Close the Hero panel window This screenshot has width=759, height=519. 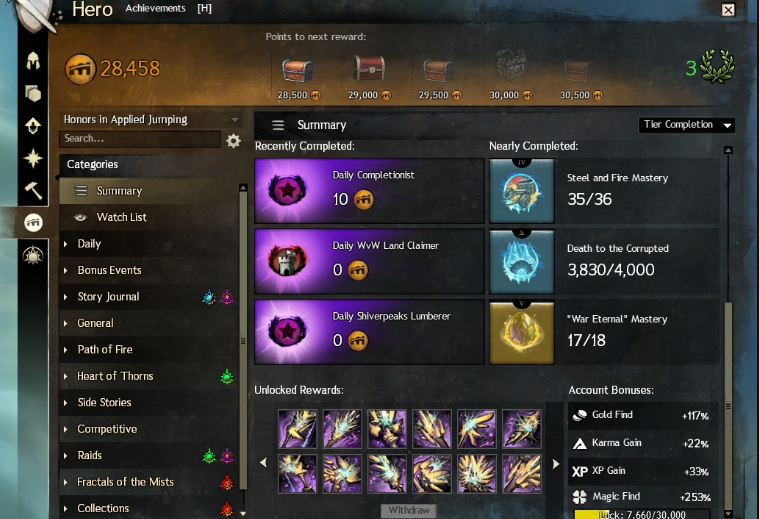[x=728, y=10]
